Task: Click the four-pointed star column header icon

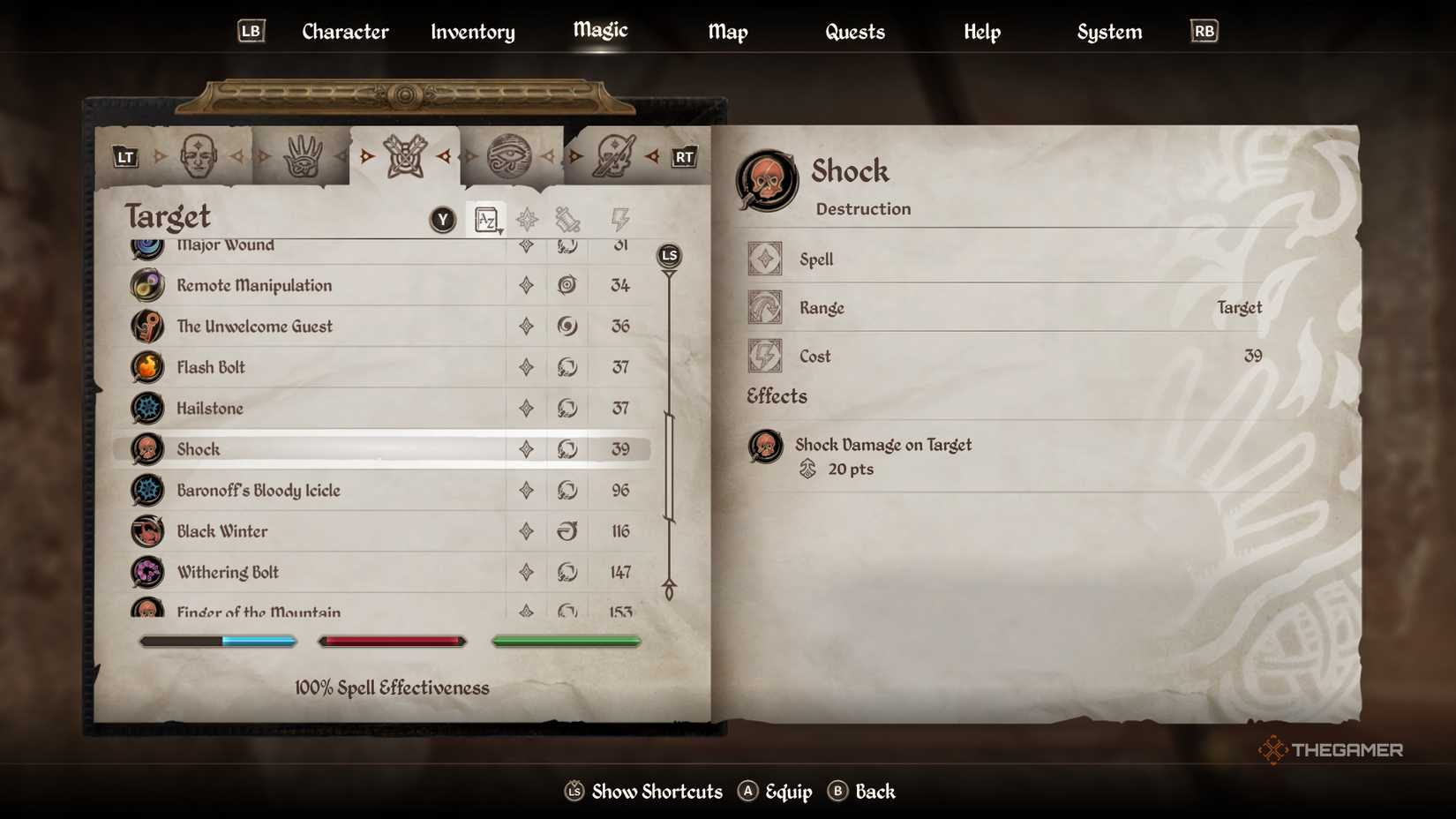Action: tap(527, 218)
